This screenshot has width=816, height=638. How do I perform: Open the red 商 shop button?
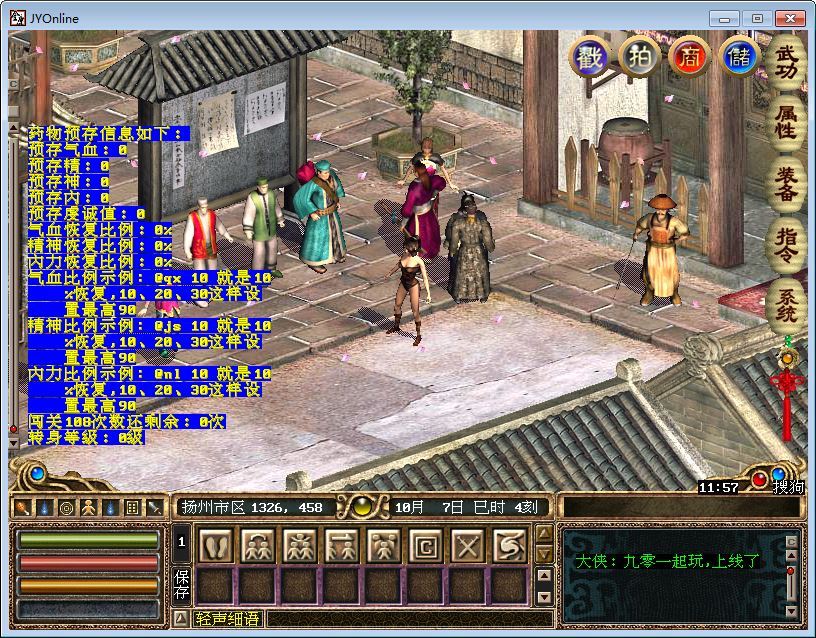(688, 57)
